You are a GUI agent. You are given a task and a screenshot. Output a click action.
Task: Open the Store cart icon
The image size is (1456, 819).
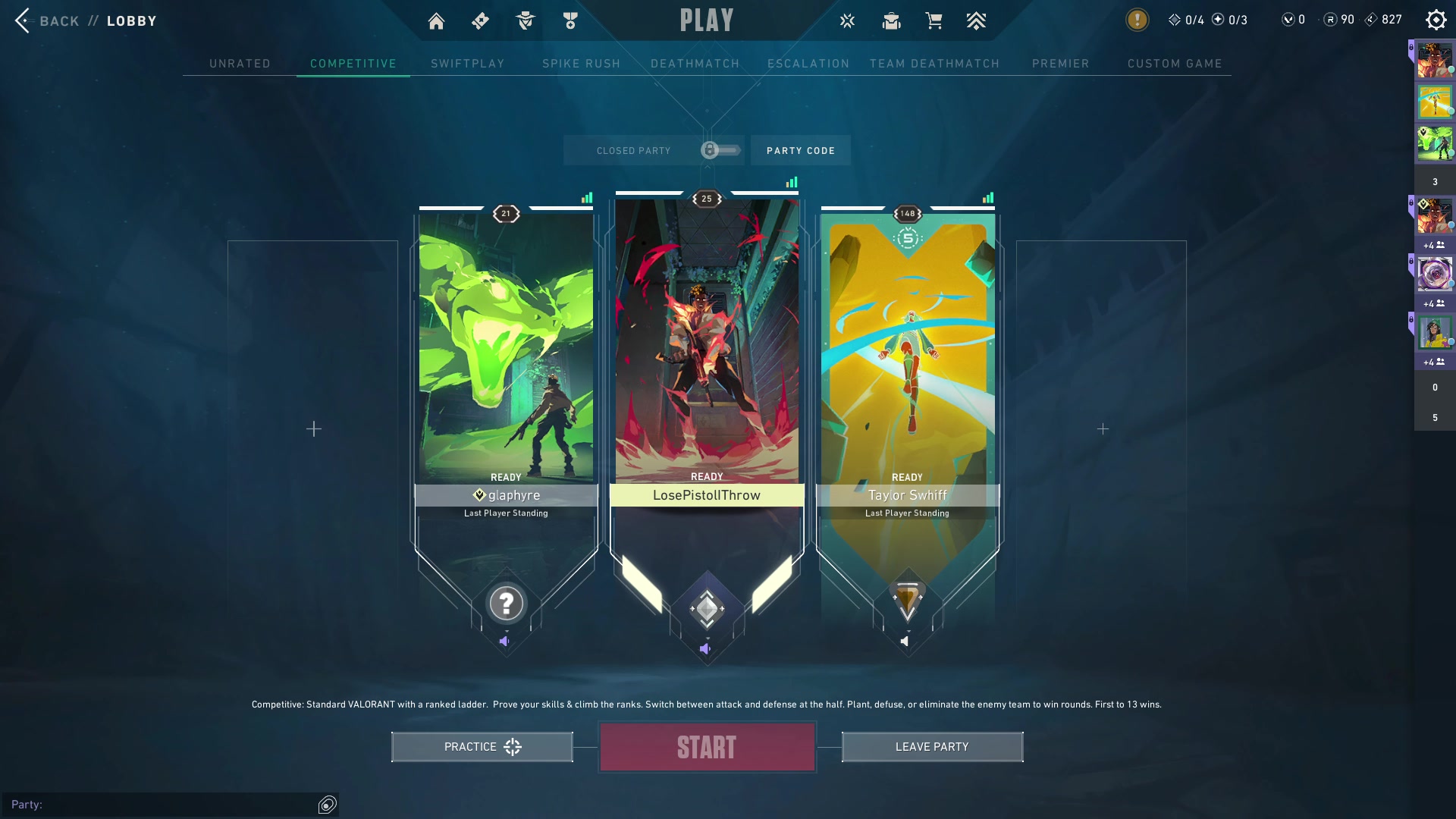pyautogui.click(x=934, y=21)
